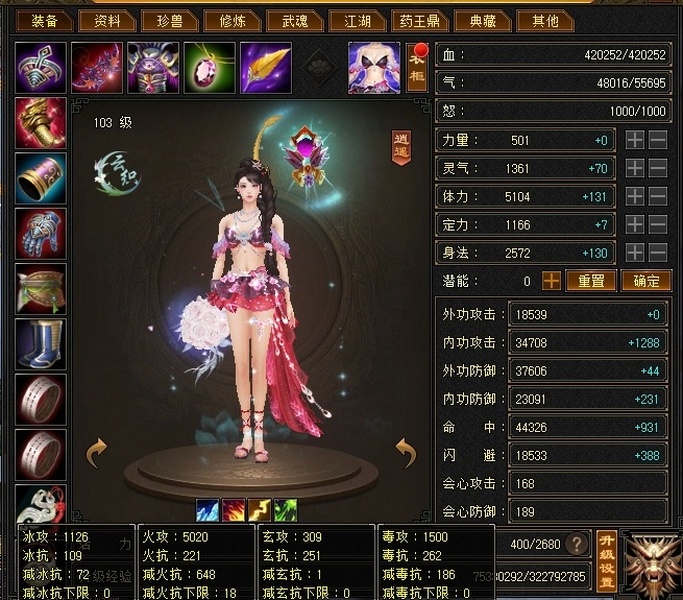
Task: Open the 其他 tab
Action: [547, 20]
